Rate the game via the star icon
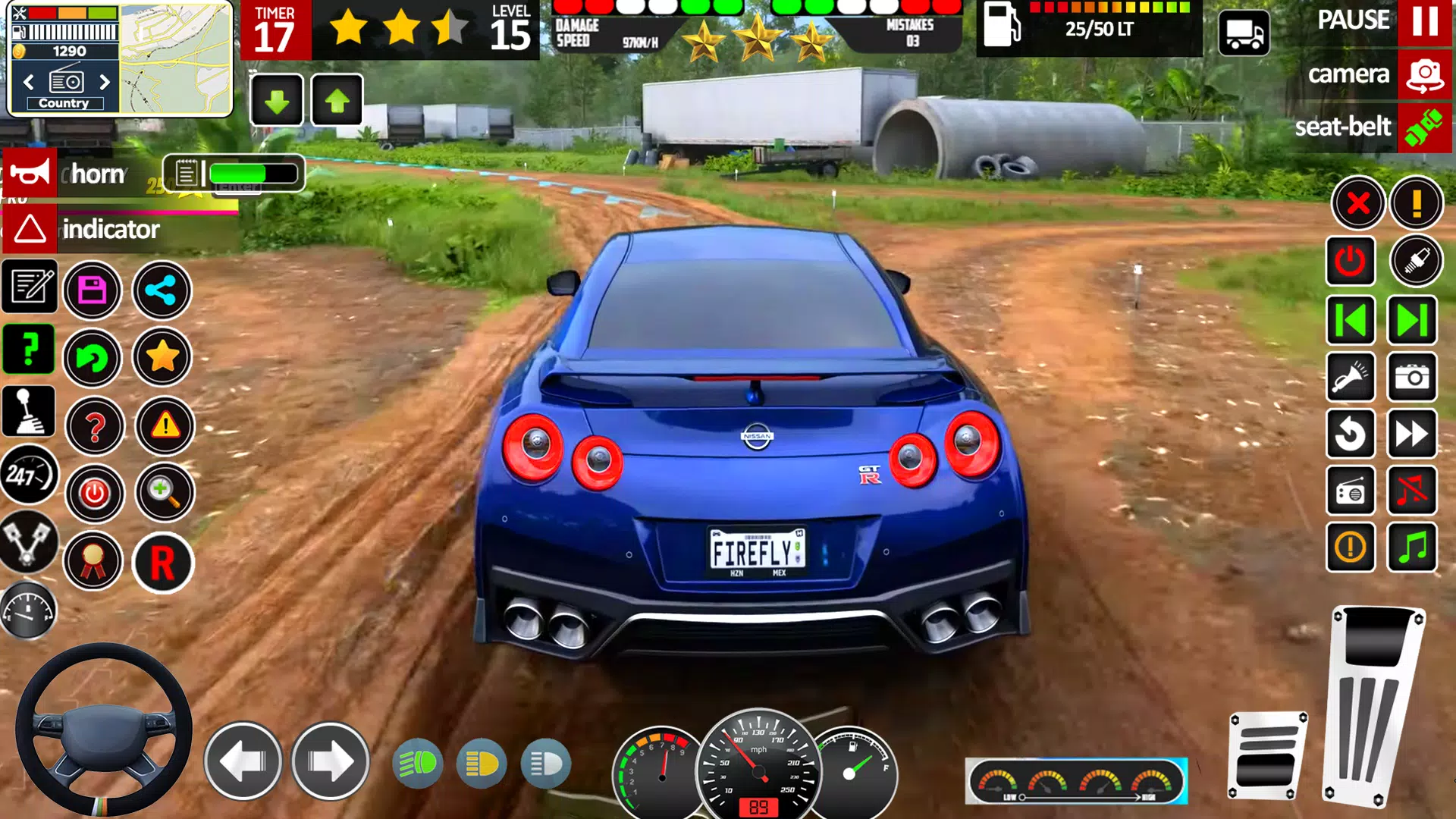Image resolution: width=1456 pixels, height=819 pixels. (162, 356)
